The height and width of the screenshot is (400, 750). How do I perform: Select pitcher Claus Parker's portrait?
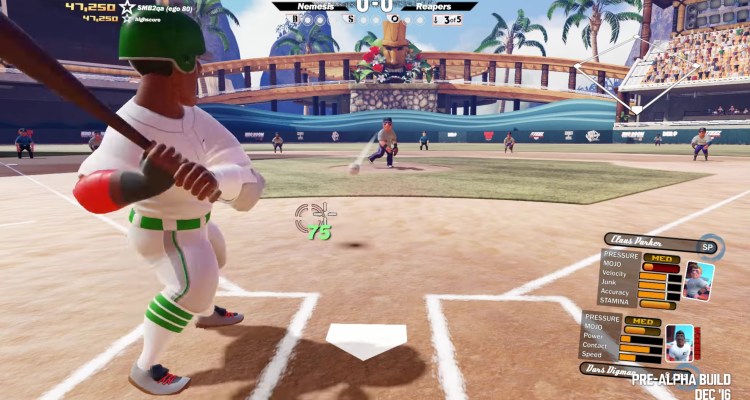[698, 280]
